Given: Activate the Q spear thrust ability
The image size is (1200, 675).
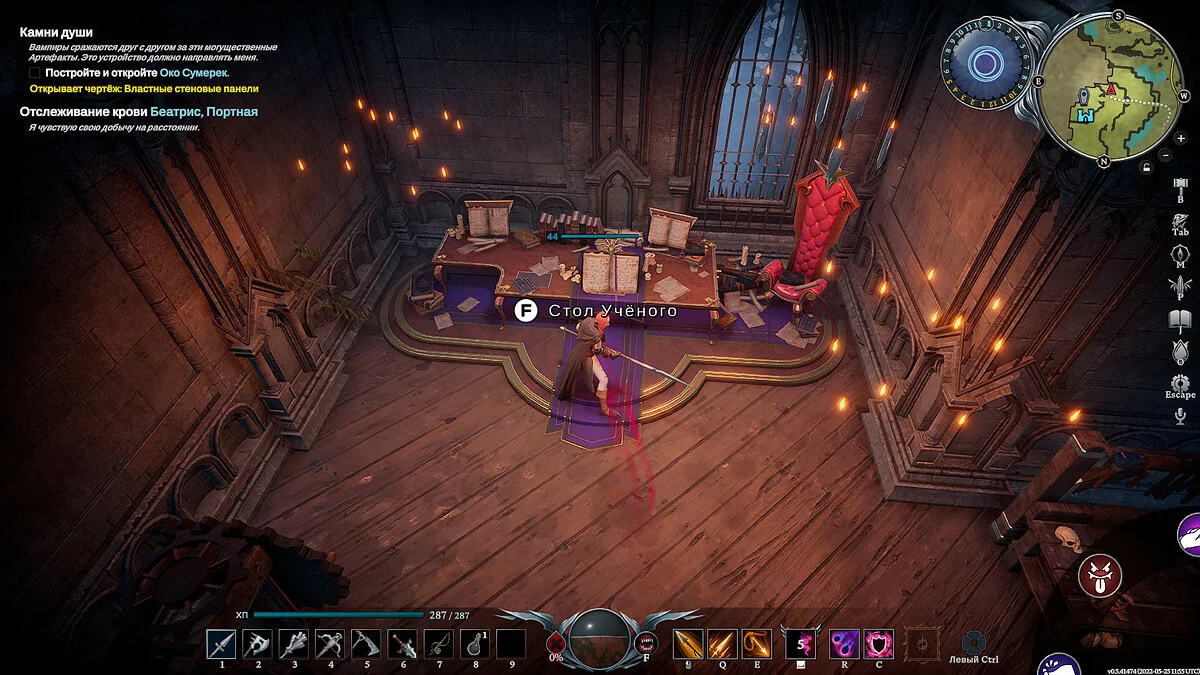Looking at the screenshot, I should pyautogui.click(x=722, y=644).
